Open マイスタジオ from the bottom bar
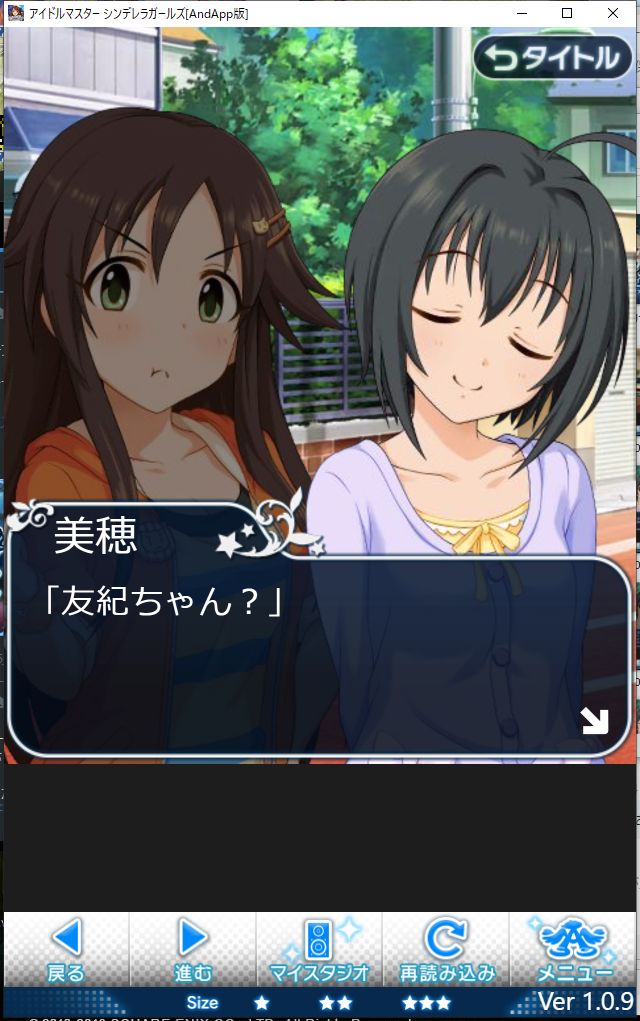The height and width of the screenshot is (1021, 640). [320, 949]
